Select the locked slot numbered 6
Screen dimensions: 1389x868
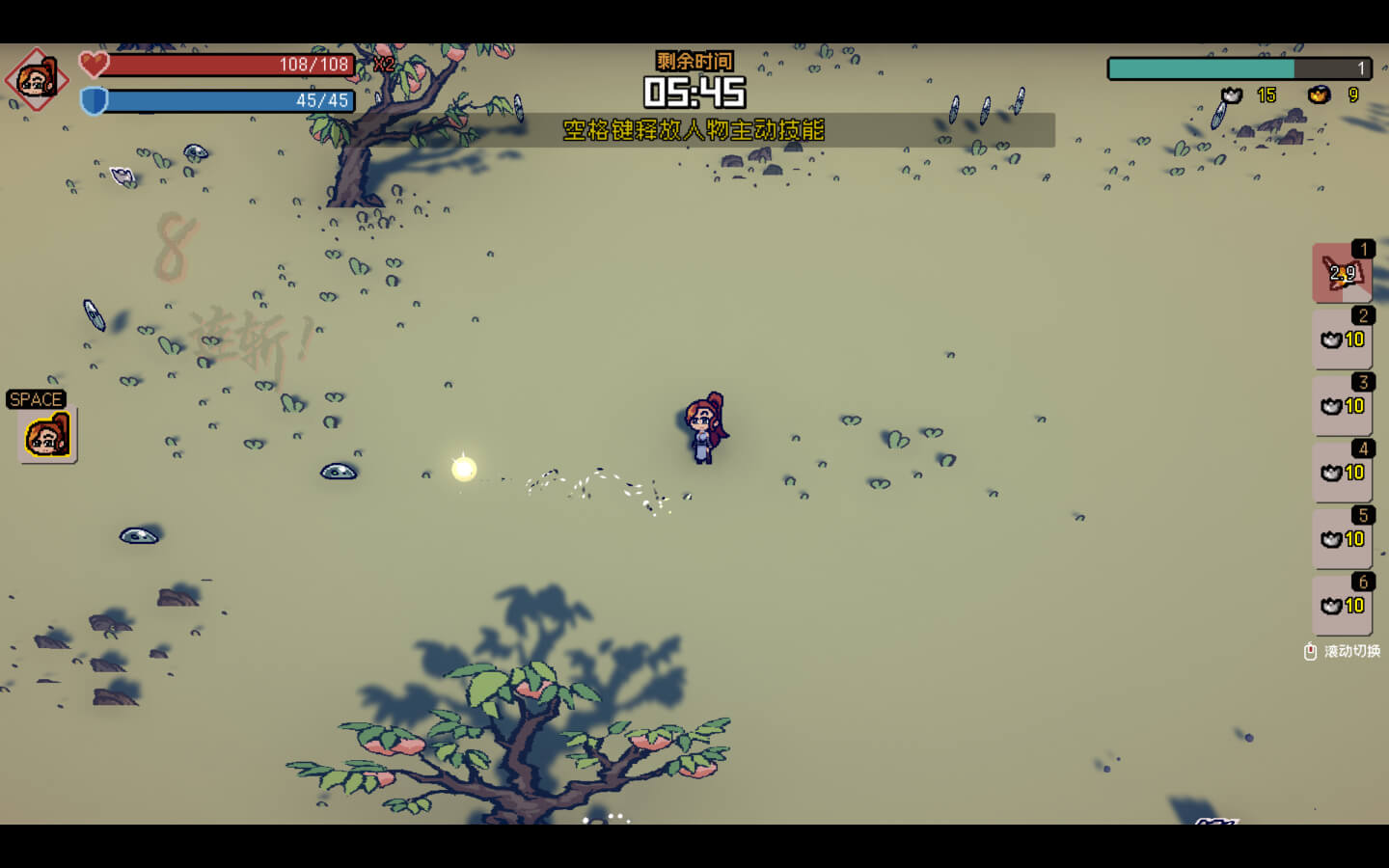click(x=1341, y=606)
